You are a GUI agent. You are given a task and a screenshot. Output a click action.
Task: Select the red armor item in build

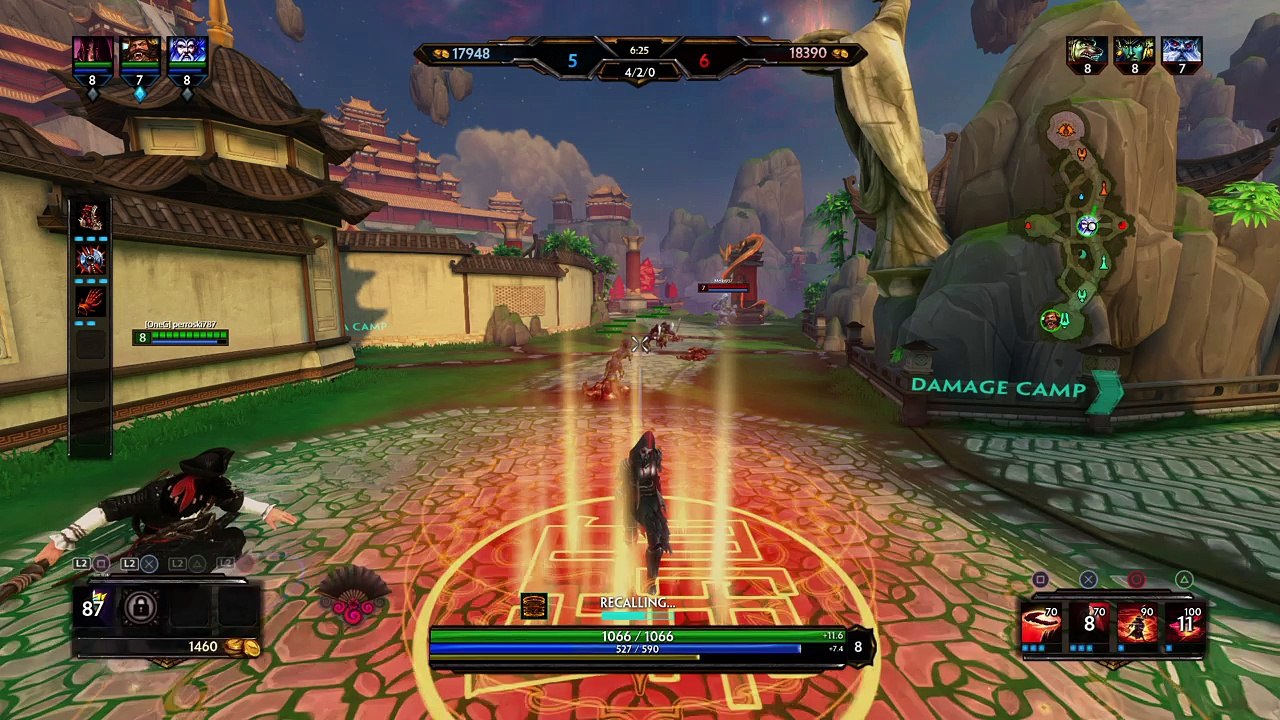(x=90, y=217)
